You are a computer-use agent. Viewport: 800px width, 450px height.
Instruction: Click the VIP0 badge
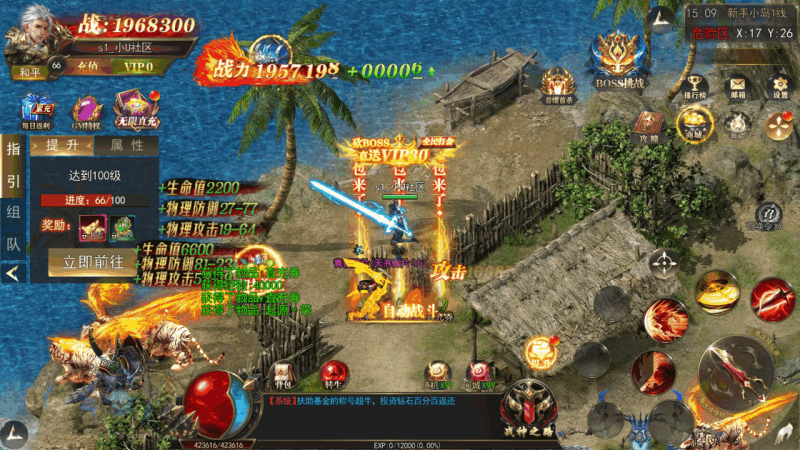point(135,67)
